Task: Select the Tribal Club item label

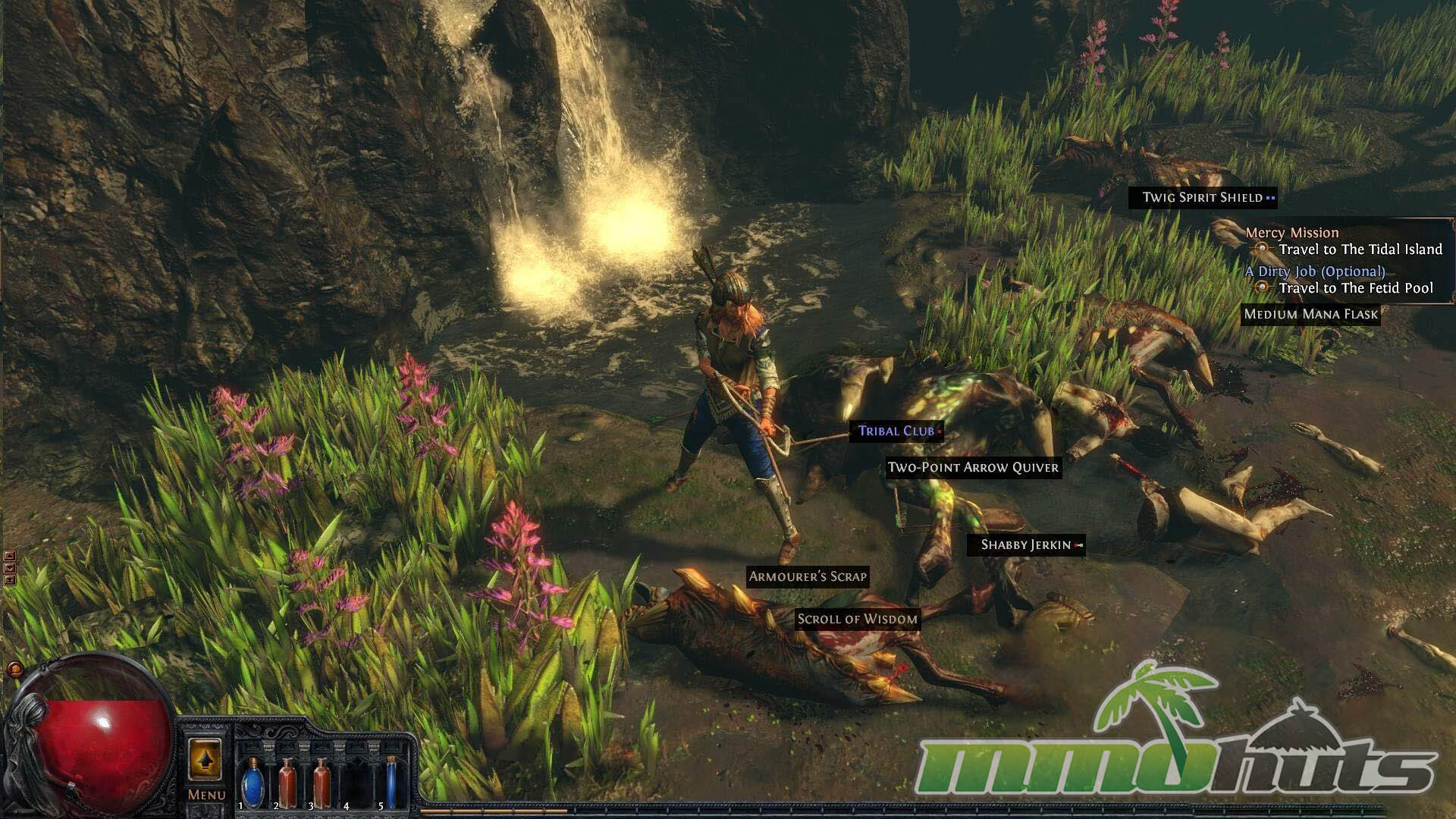Action: click(x=896, y=431)
